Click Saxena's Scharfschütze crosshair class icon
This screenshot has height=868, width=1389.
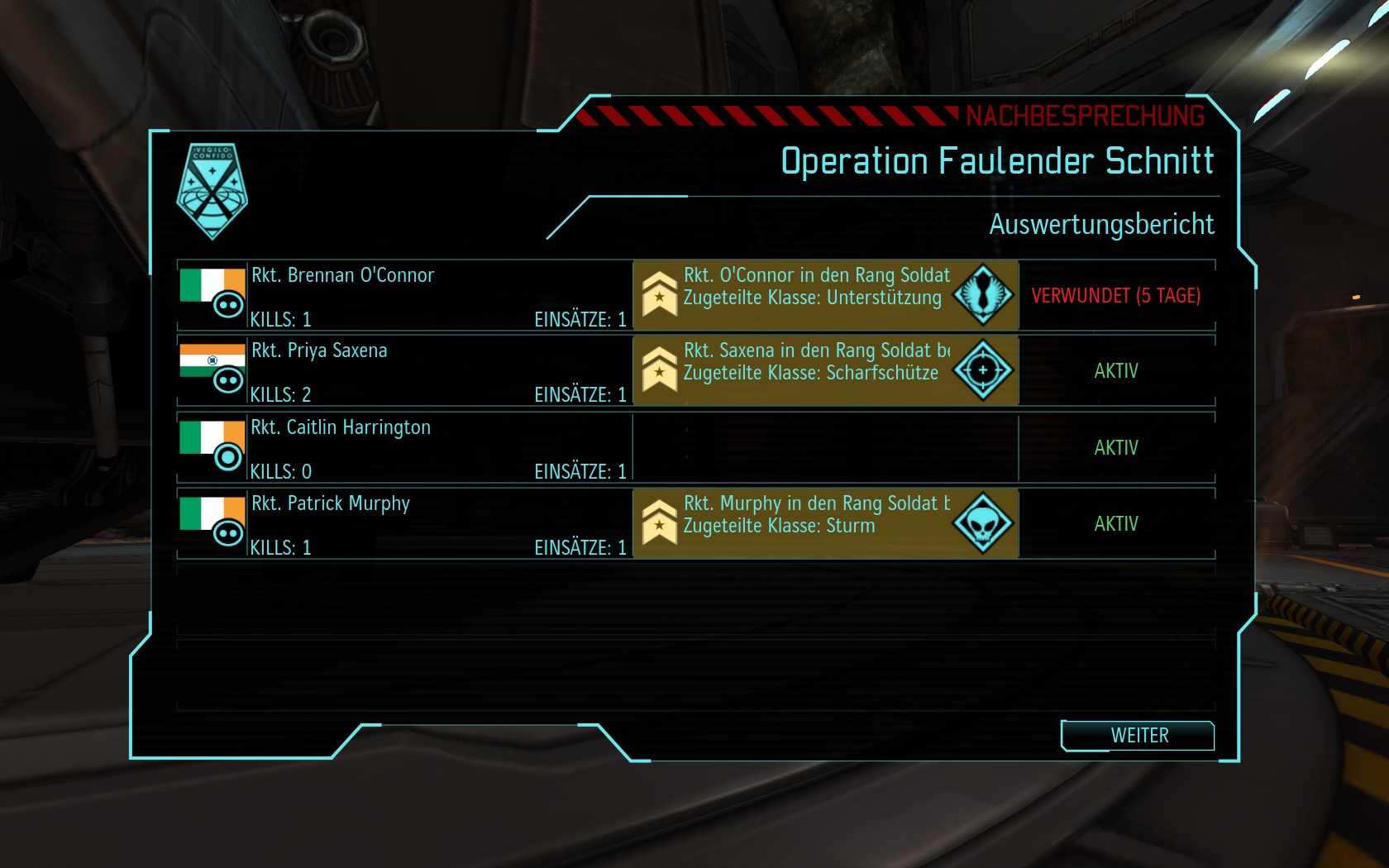pyautogui.click(x=983, y=370)
